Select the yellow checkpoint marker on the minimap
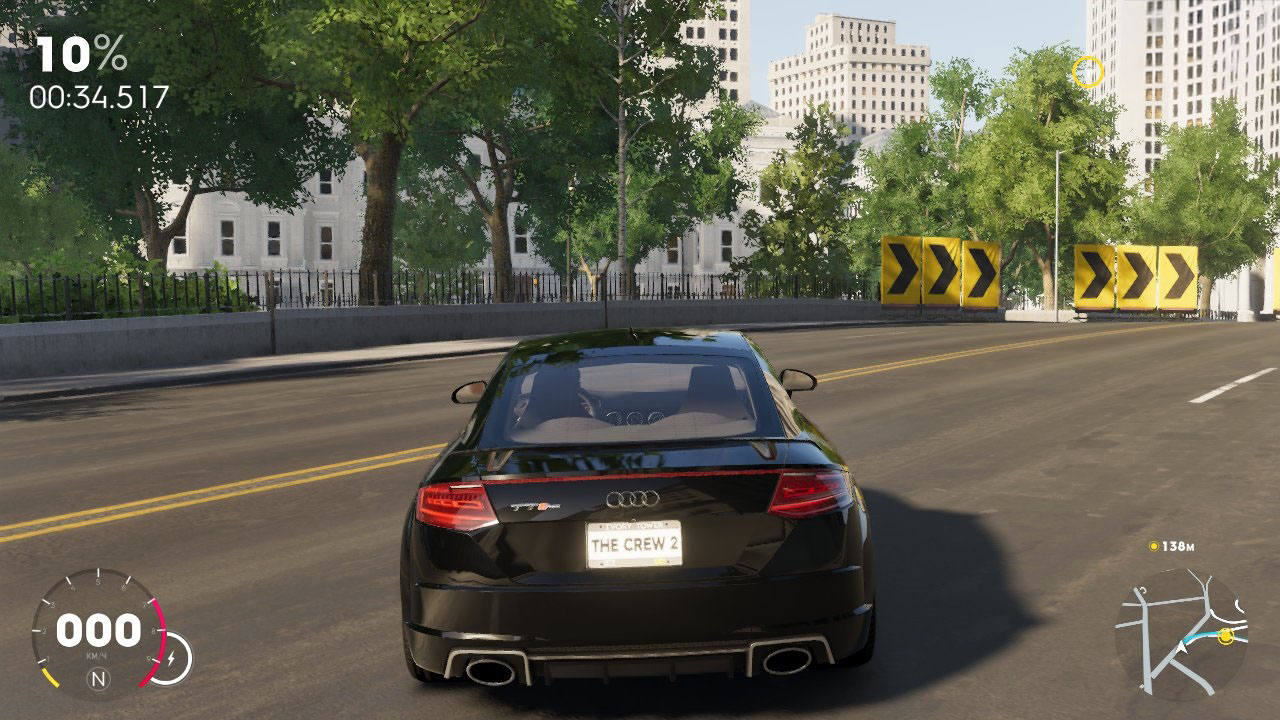This screenshot has height=720, width=1280. [x=1226, y=635]
